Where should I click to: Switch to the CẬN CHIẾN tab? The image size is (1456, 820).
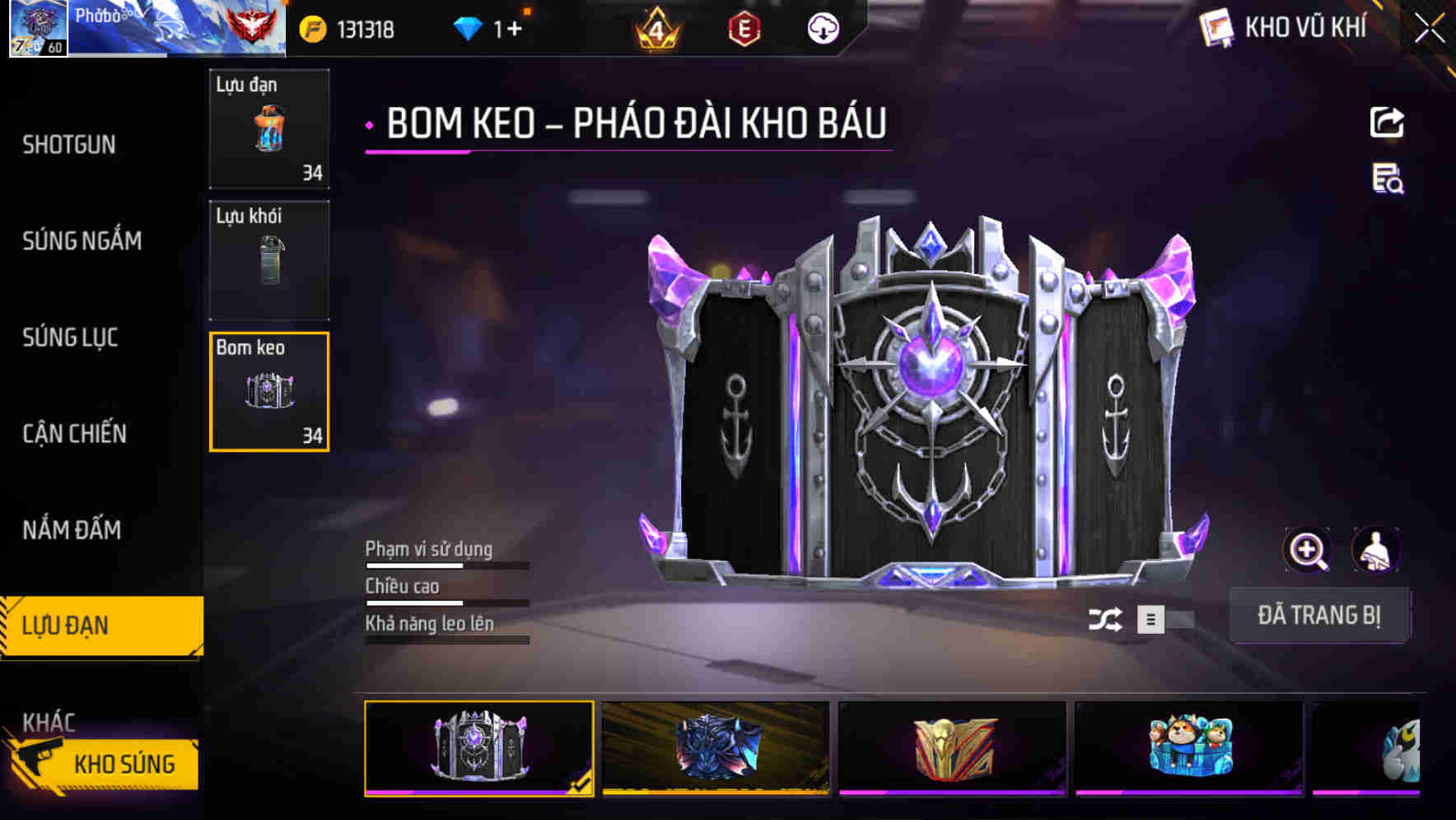pyautogui.click(x=72, y=434)
